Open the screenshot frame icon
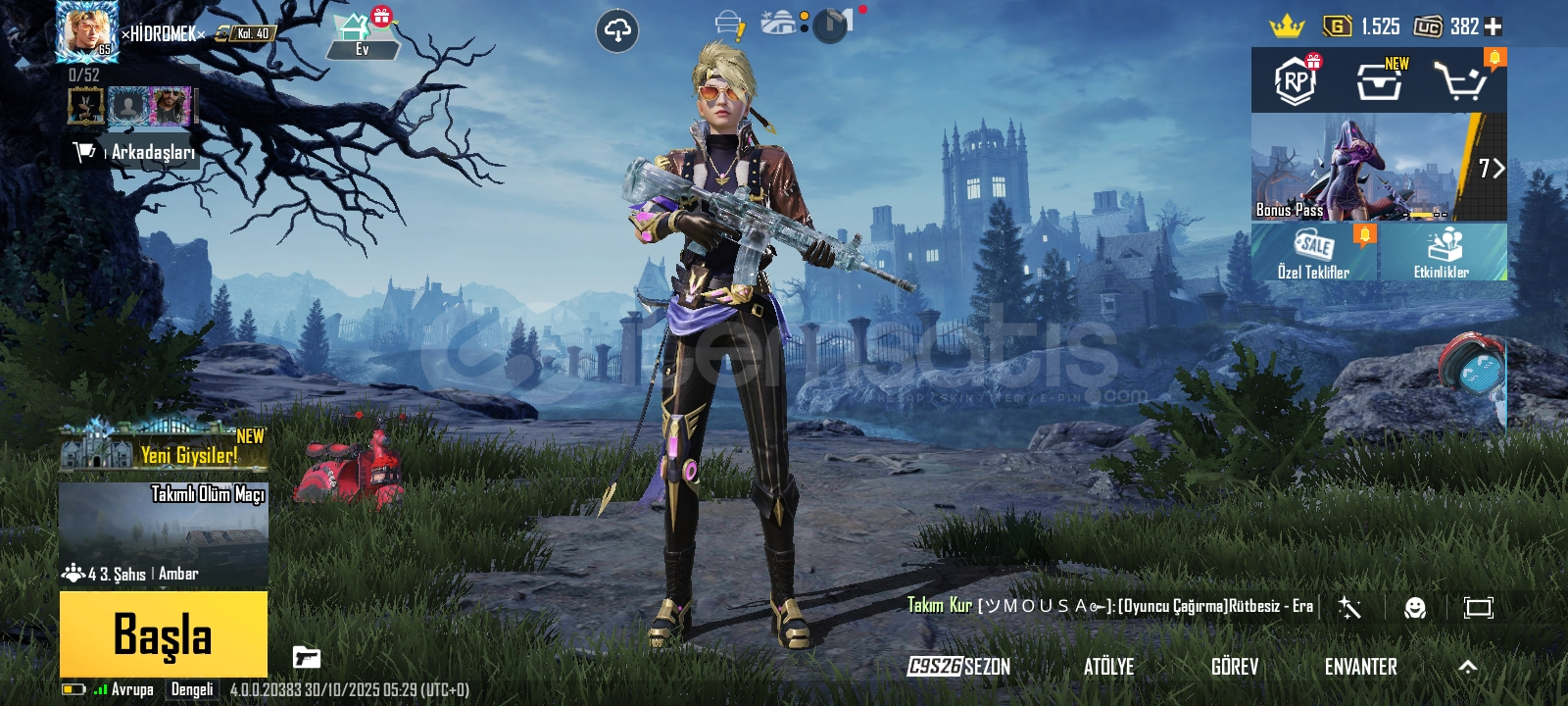Screen dimensions: 1568x706 click(x=1479, y=608)
